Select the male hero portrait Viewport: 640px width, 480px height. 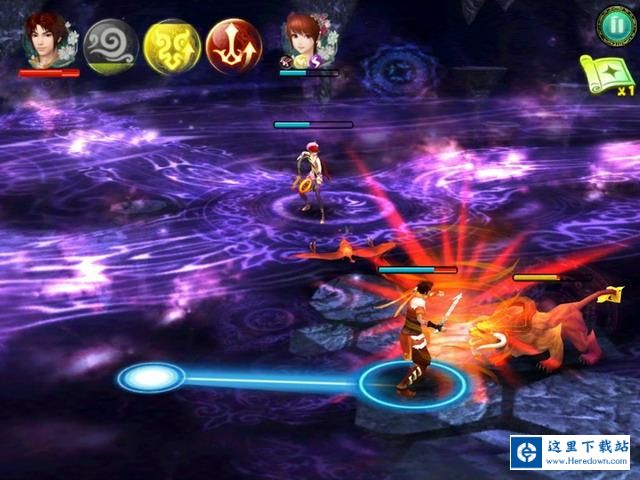coord(47,40)
